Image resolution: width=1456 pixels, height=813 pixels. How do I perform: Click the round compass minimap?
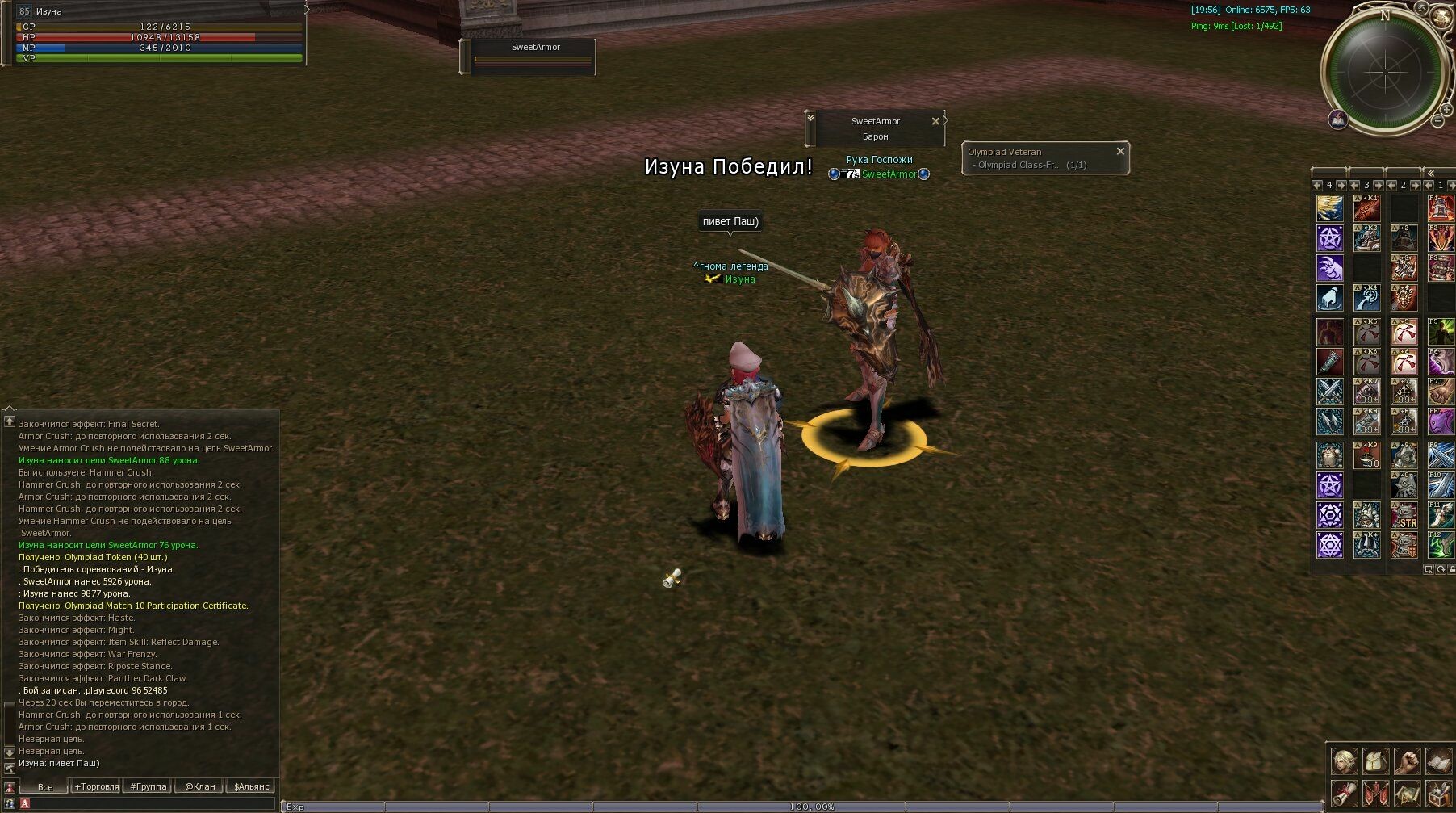click(x=1384, y=72)
